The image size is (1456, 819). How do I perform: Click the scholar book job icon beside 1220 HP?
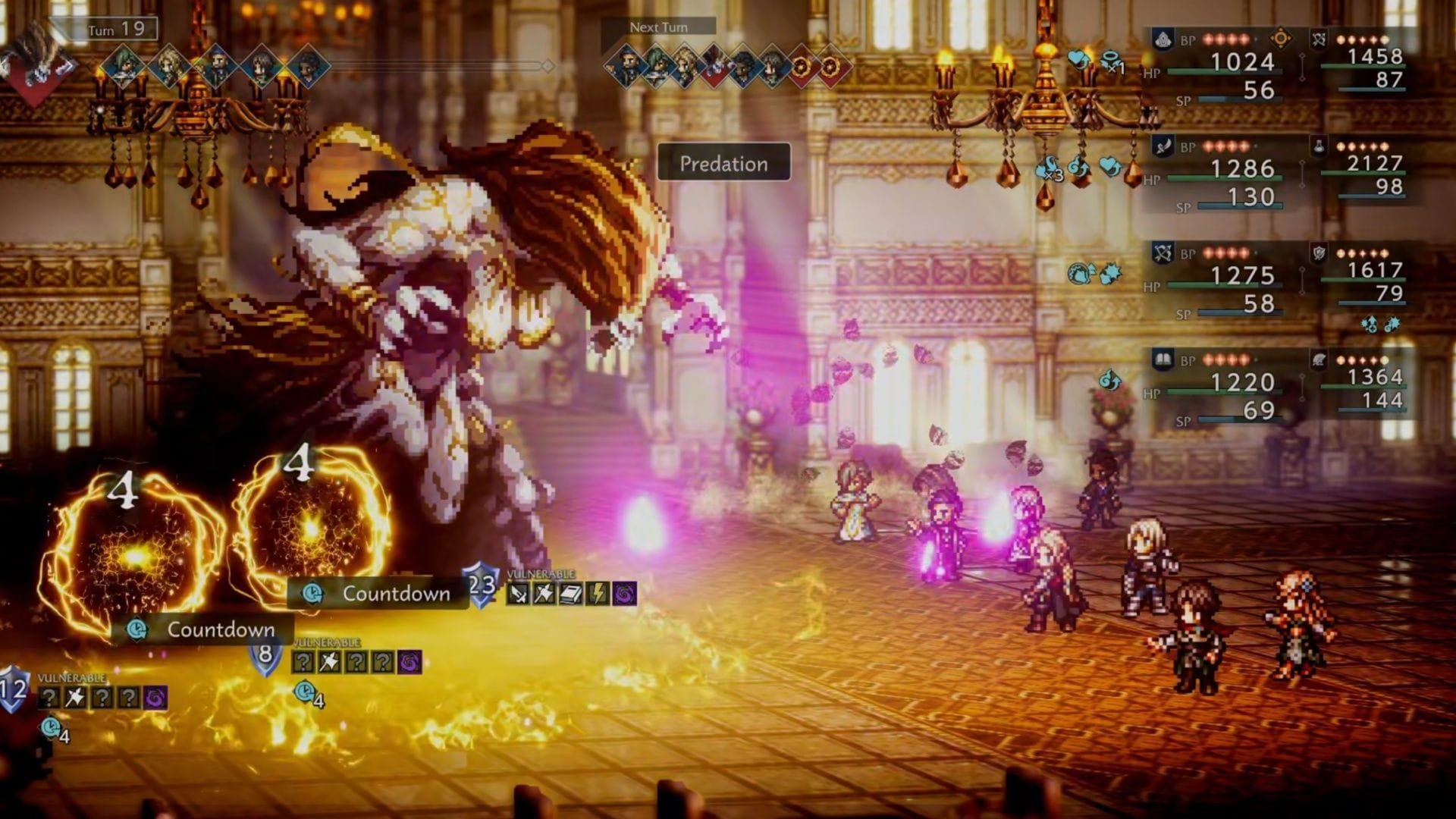coord(1163,359)
